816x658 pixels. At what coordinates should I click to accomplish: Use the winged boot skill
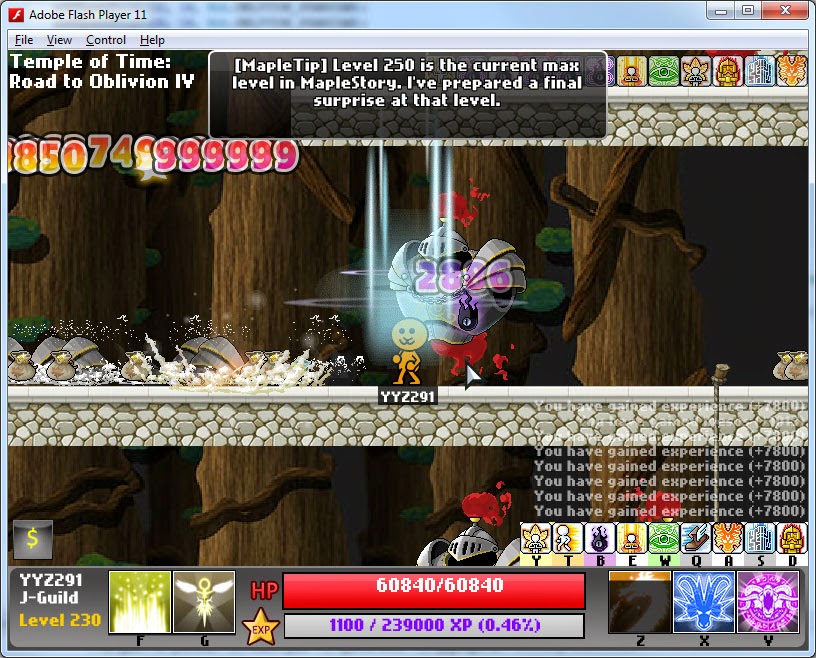point(695,538)
